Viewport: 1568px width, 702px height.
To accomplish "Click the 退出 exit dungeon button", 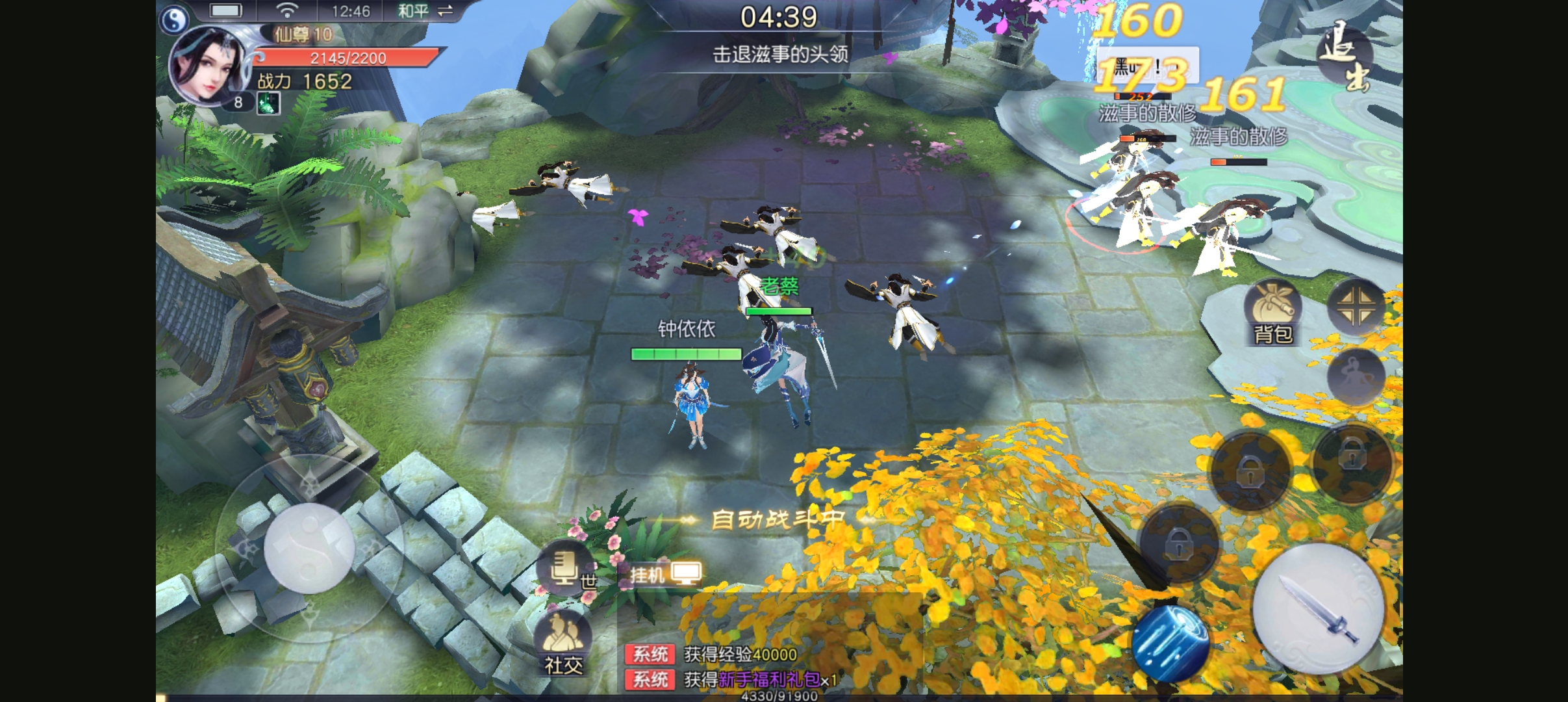I will point(1345,56).
